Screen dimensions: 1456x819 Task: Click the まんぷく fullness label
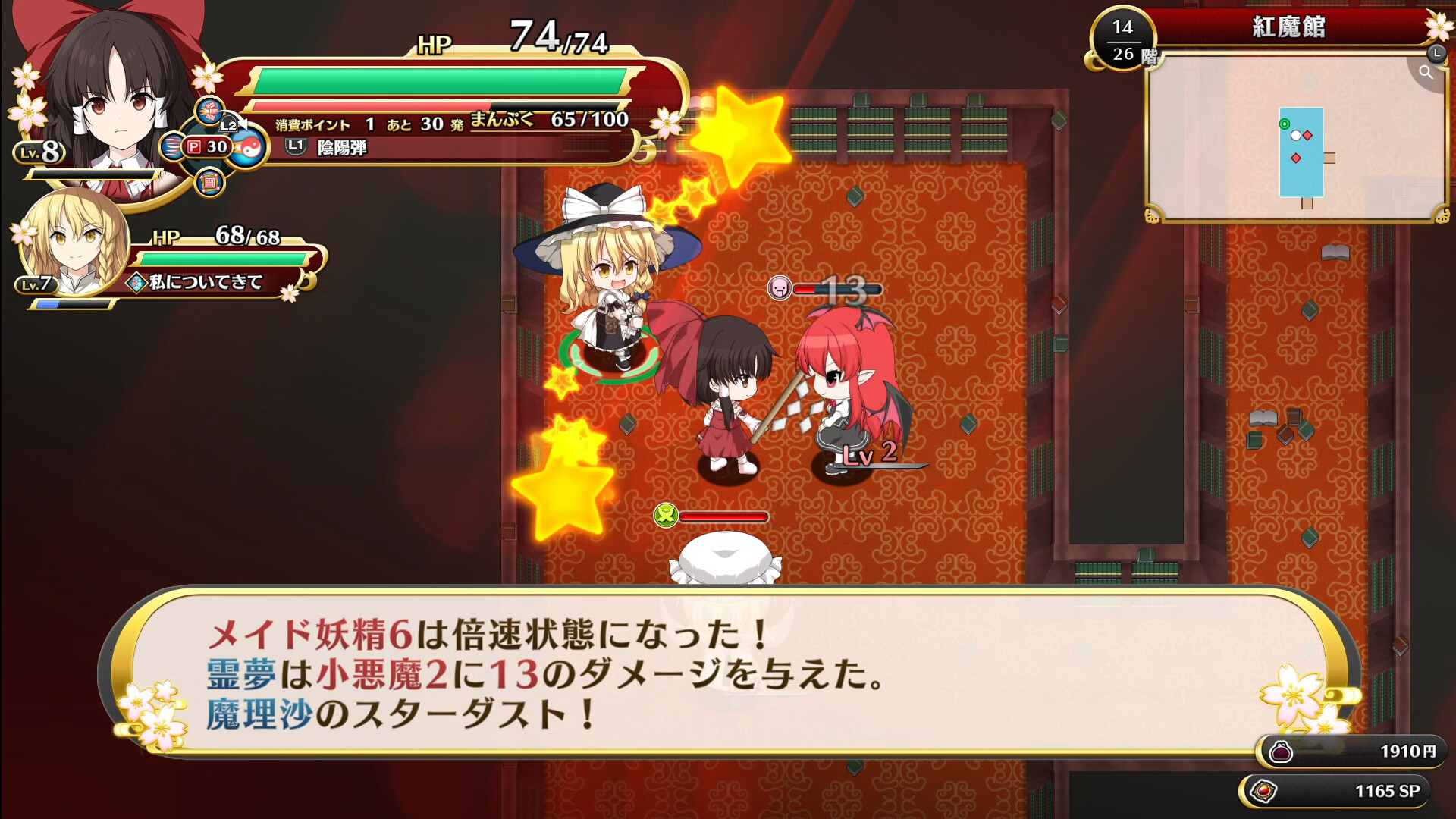(502, 119)
